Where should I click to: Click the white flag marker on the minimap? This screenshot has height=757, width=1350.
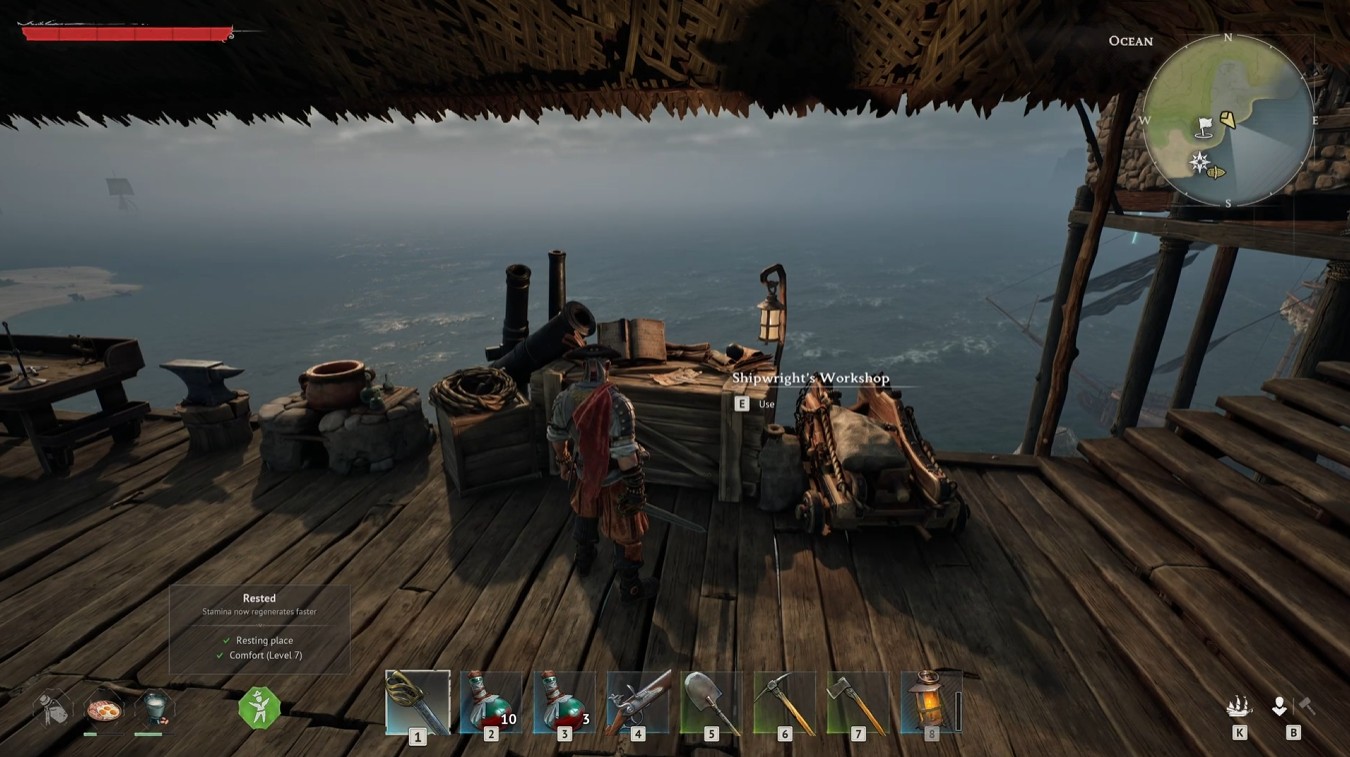tap(1205, 127)
